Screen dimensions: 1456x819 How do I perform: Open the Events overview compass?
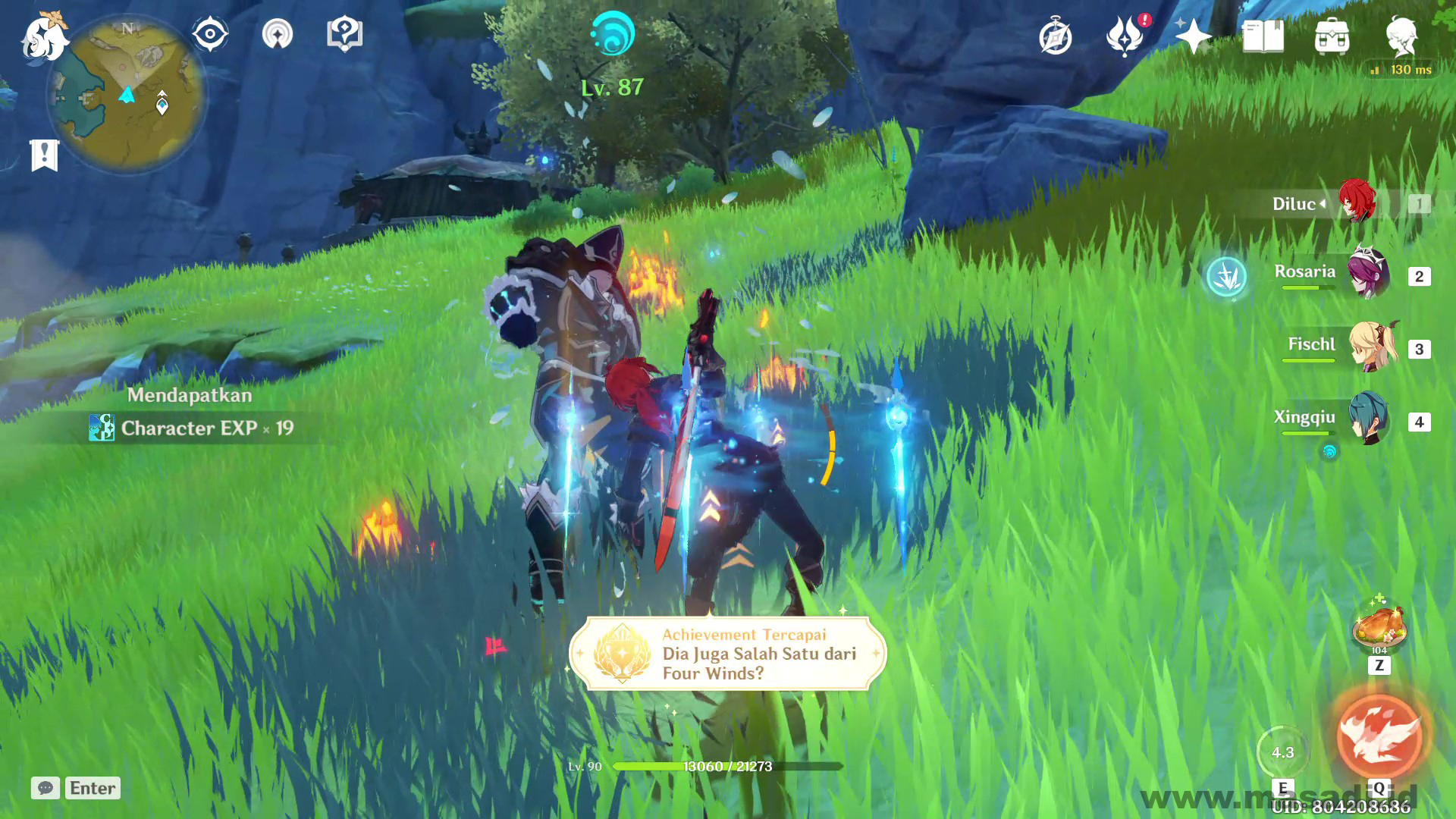point(1056,34)
